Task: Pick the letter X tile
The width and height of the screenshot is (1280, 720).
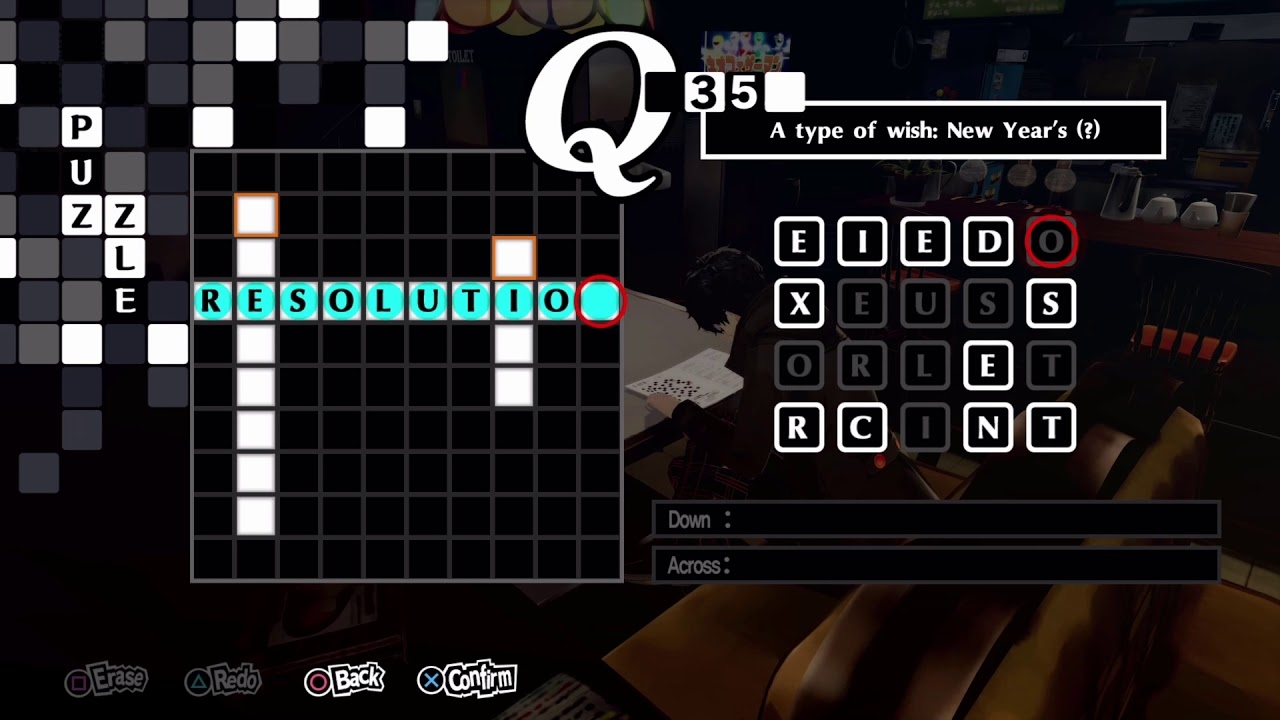Action: pyautogui.click(x=799, y=304)
